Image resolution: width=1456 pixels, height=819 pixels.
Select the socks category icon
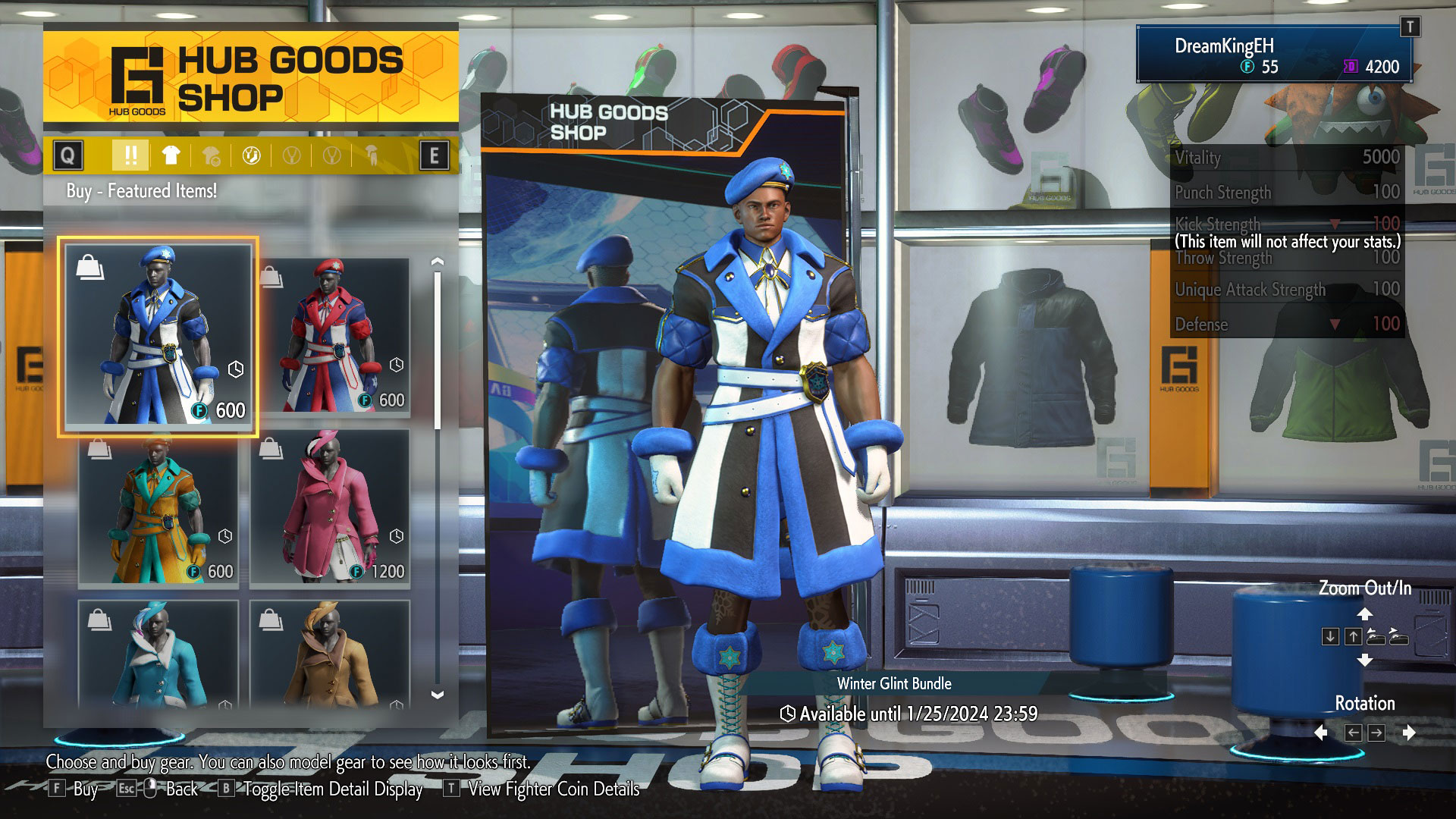pos(252,157)
